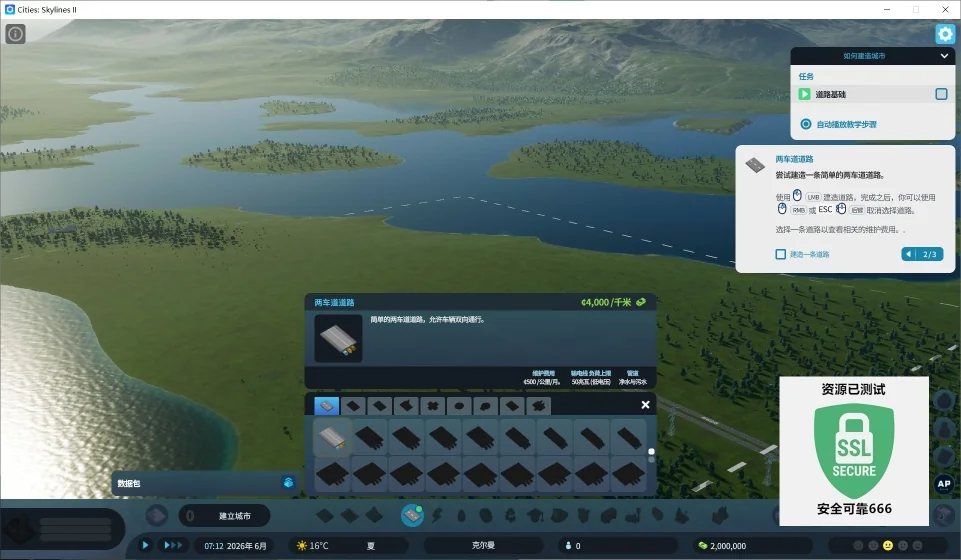Close the road selection panel
Image resolution: width=961 pixels, height=560 pixels.
(645, 405)
